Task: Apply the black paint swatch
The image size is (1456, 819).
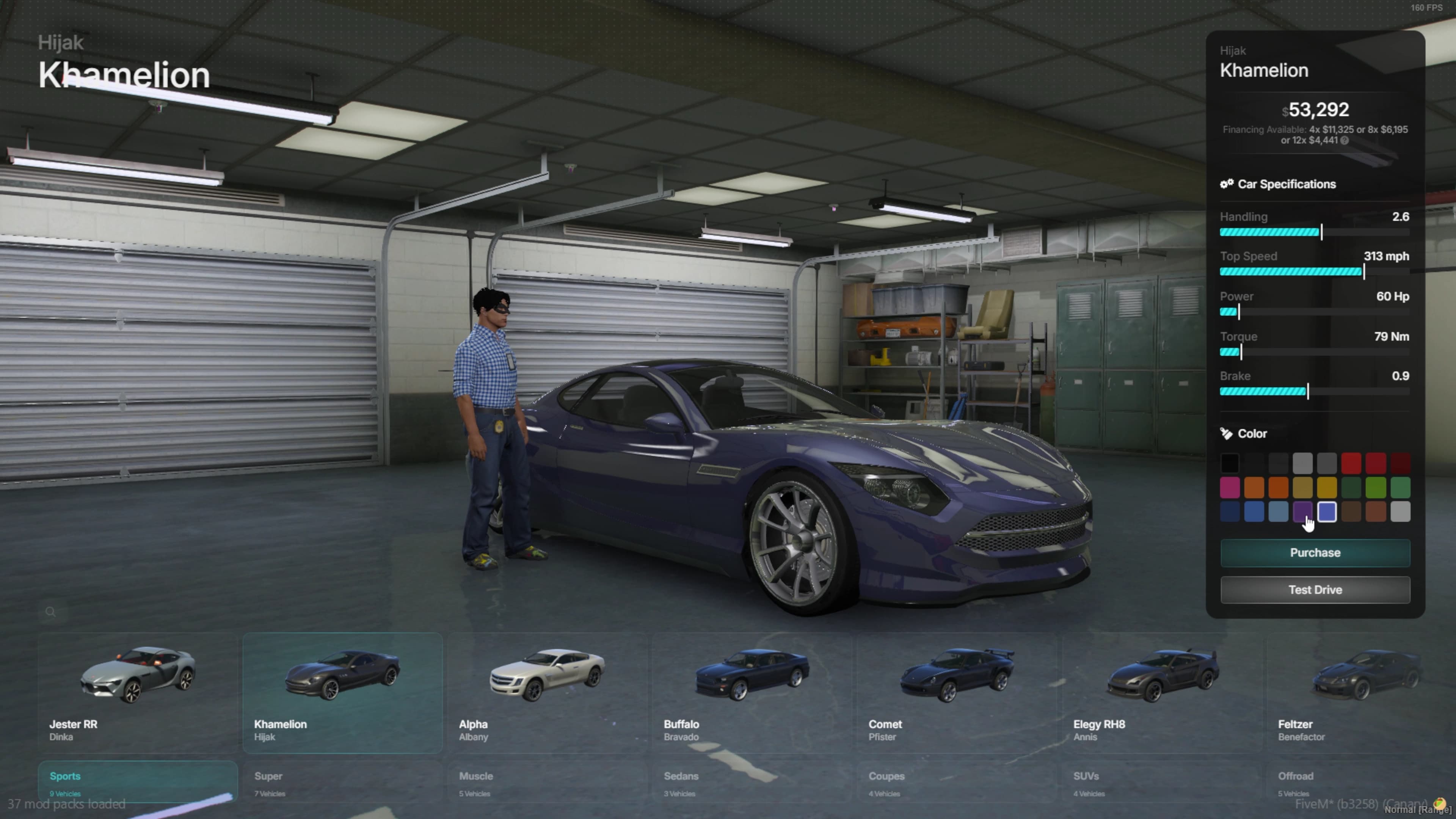Action: [1230, 463]
